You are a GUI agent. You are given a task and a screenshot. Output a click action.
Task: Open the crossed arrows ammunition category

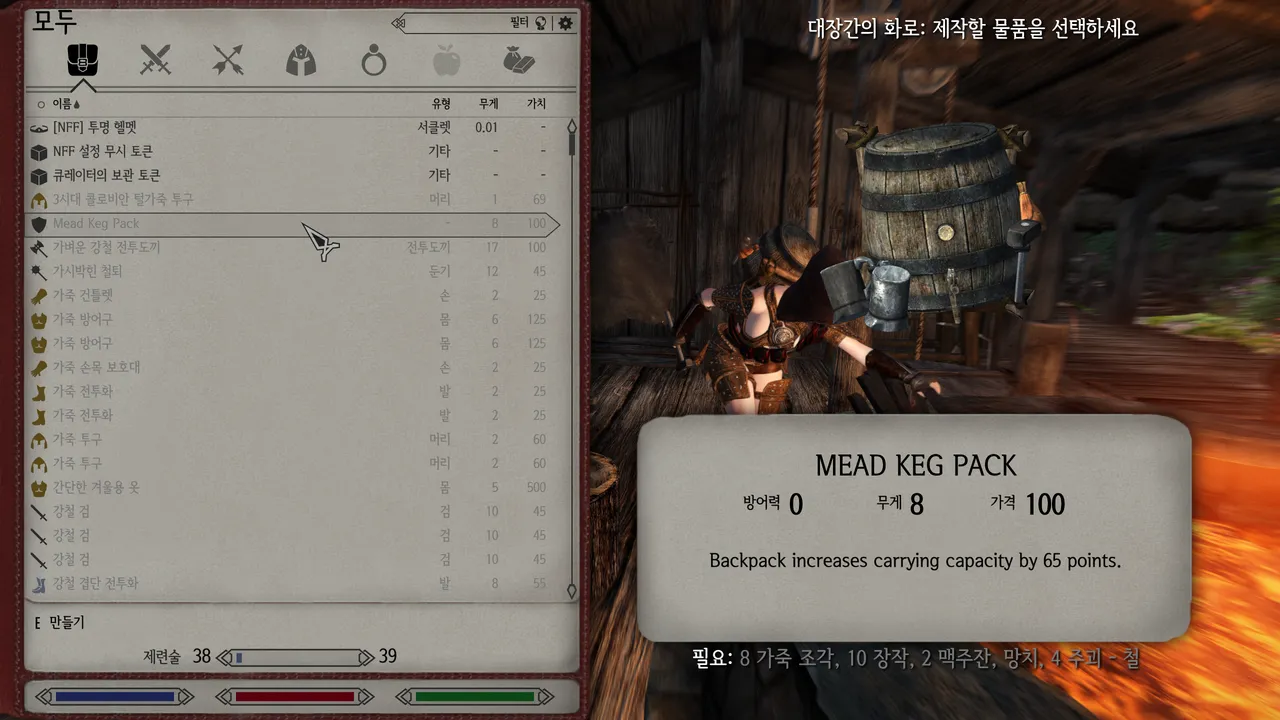click(228, 61)
